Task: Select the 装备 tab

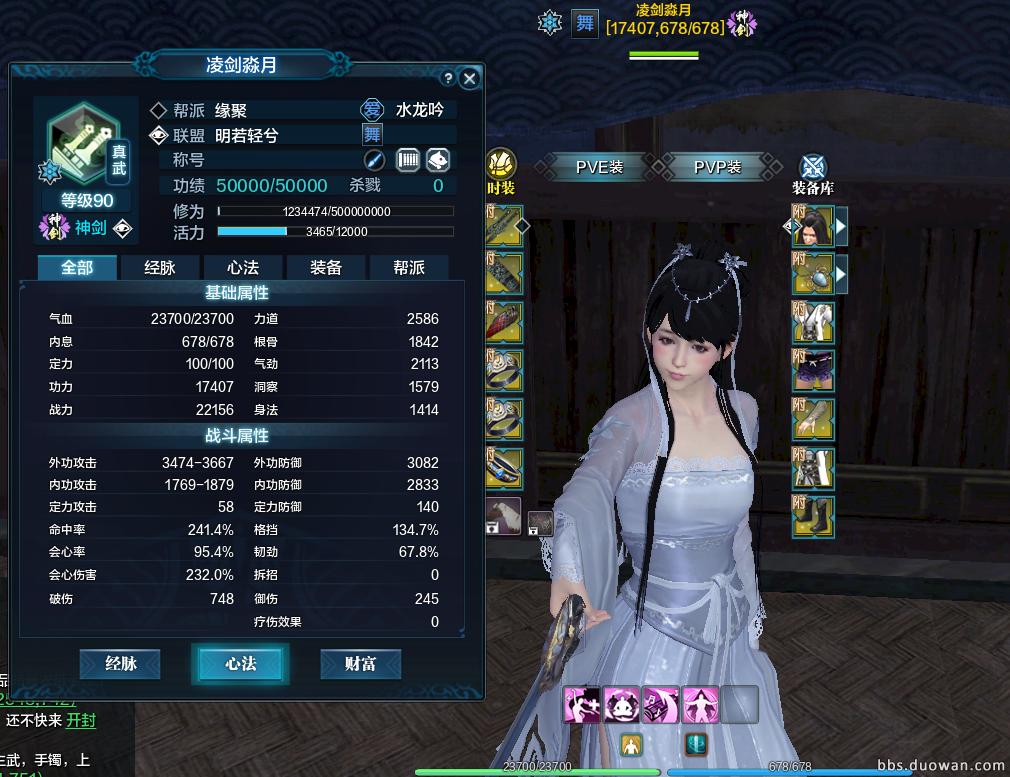Action: point(326,267)
